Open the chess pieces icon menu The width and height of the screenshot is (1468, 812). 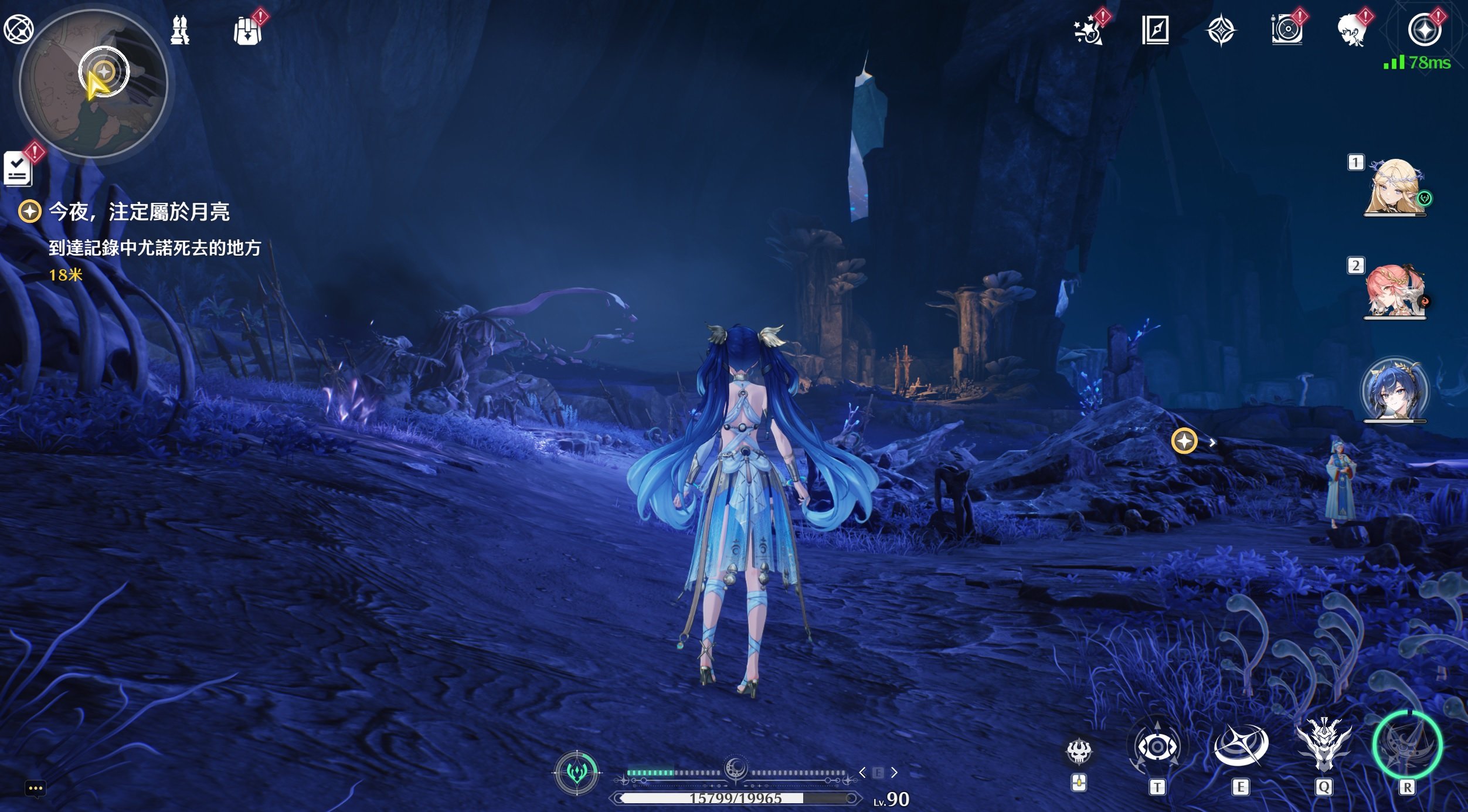click(180, 30)
